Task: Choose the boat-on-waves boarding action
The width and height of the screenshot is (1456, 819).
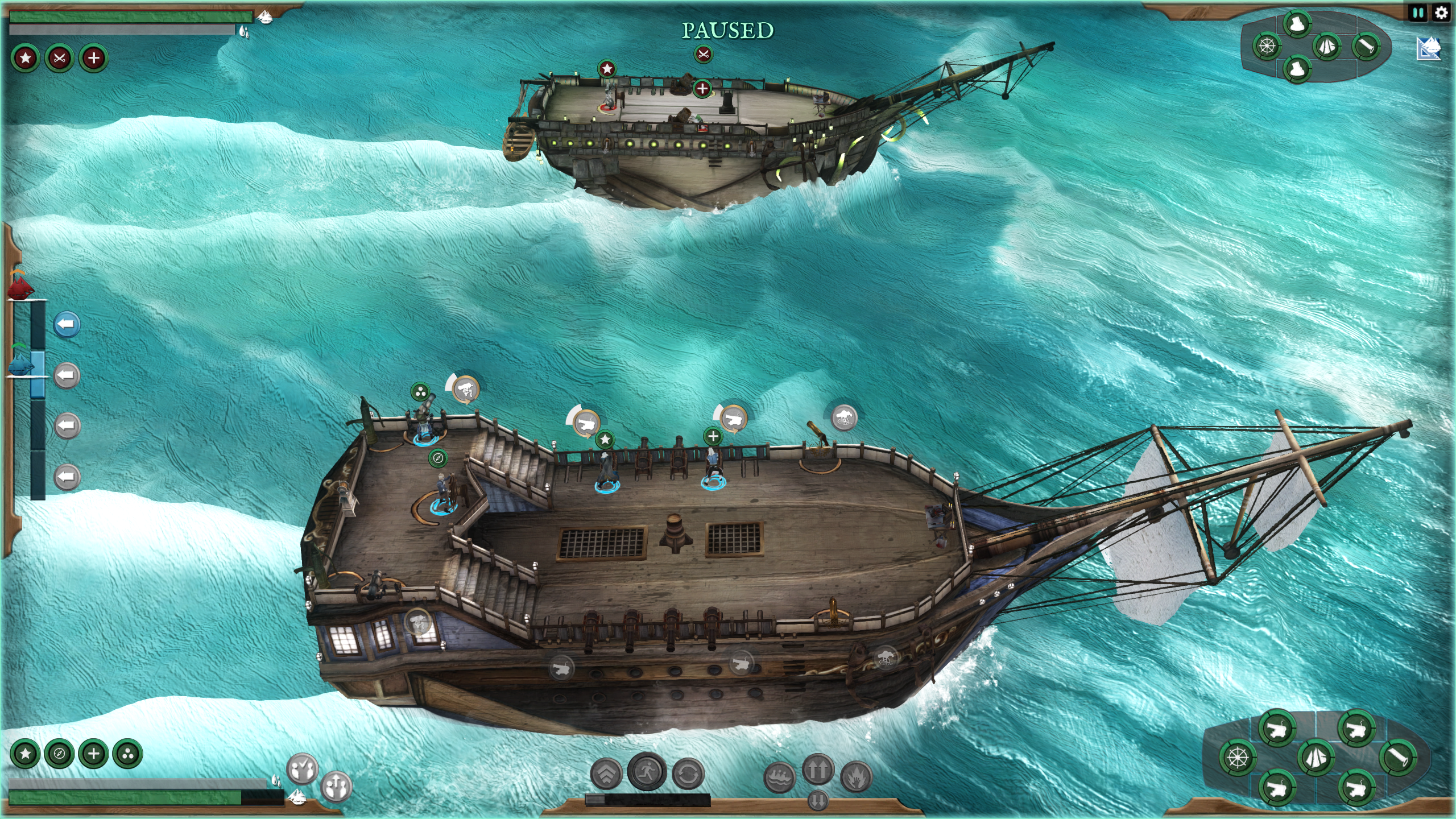Action: tap(779, 777)
